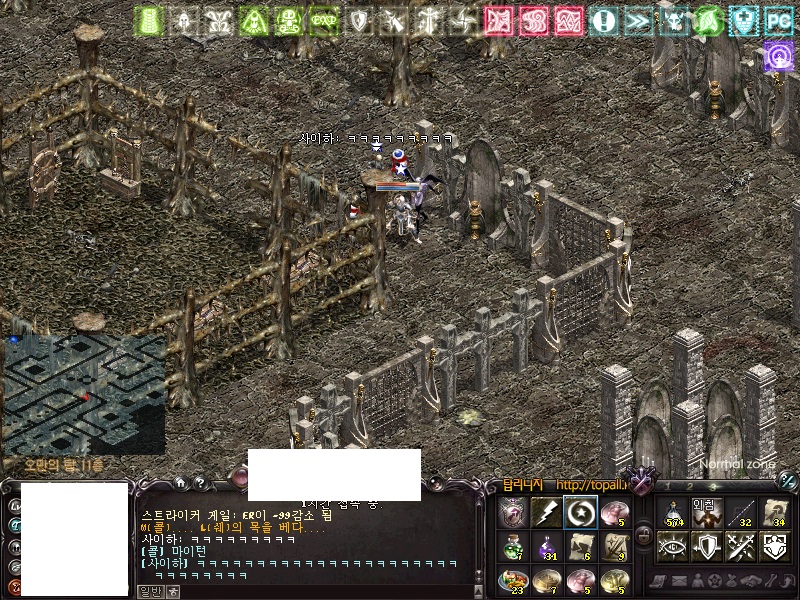Toggle the hotbar padlock button
The image size is (800, 600).
[x=644, y=536]
